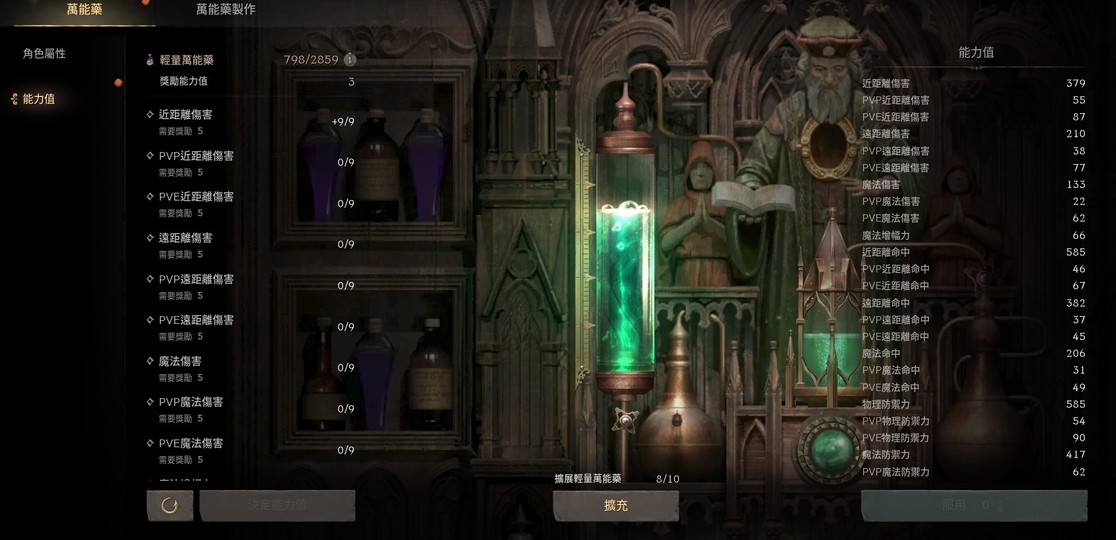Screen dimensions: 1116x540
Task: Click the 擴充 expand button
Action: (x=616, y=506)
